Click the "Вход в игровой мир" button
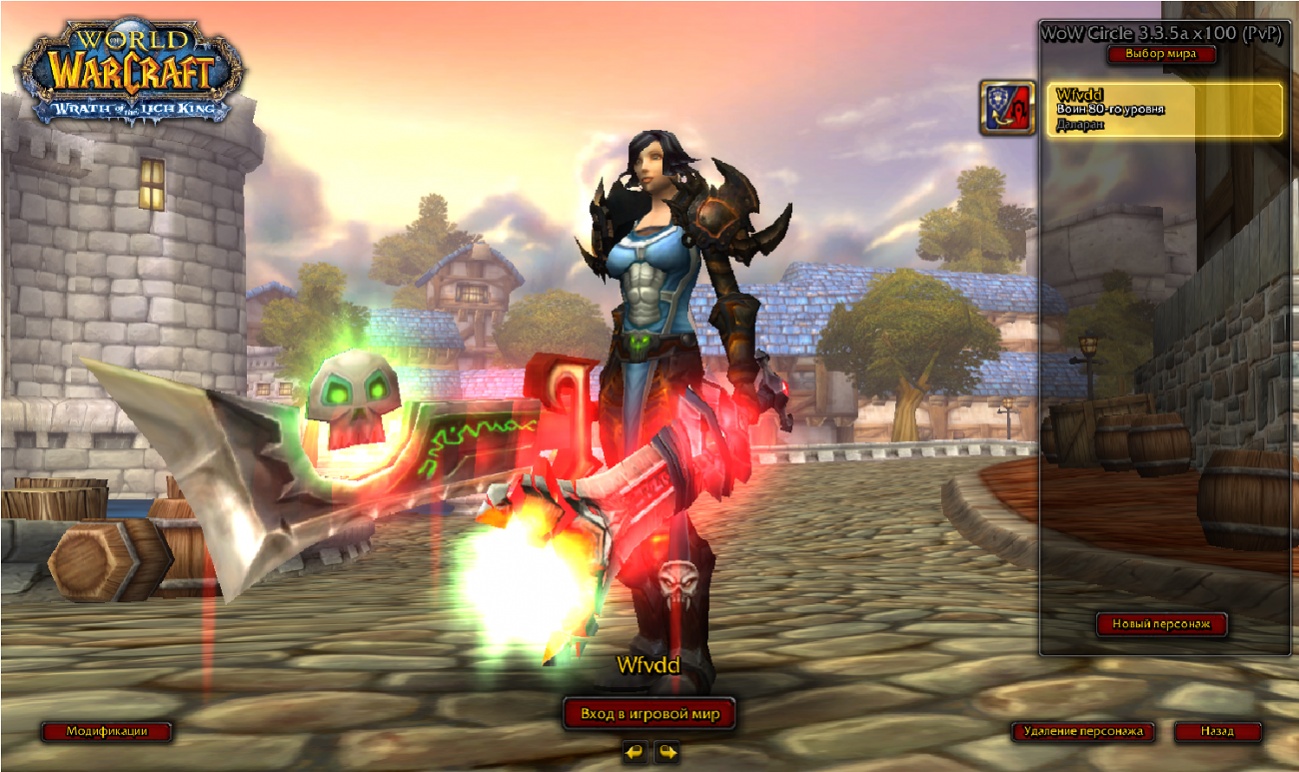 click(649, 714)
